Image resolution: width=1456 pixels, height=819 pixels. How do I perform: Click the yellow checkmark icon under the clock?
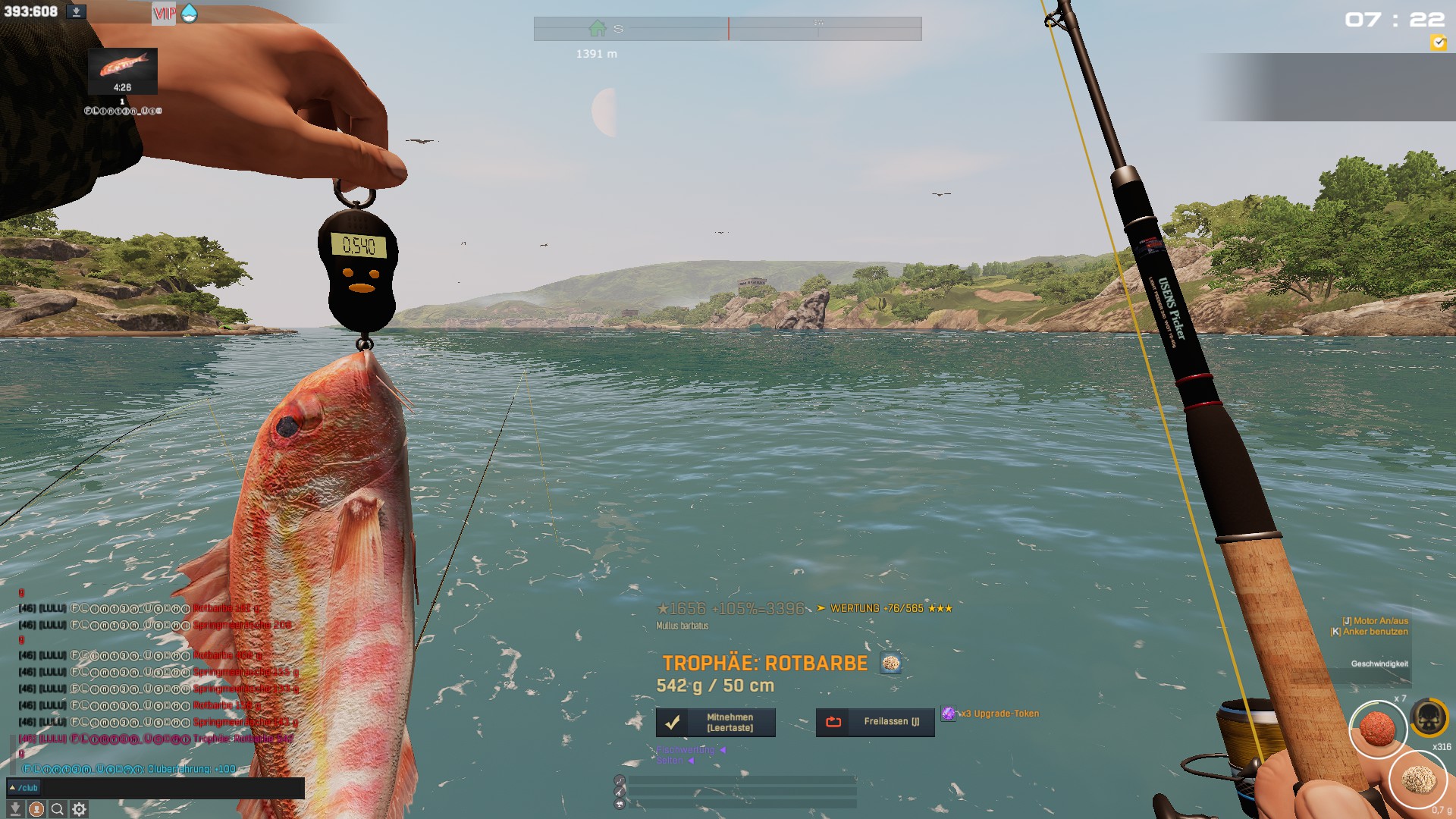click(1438, 43)
